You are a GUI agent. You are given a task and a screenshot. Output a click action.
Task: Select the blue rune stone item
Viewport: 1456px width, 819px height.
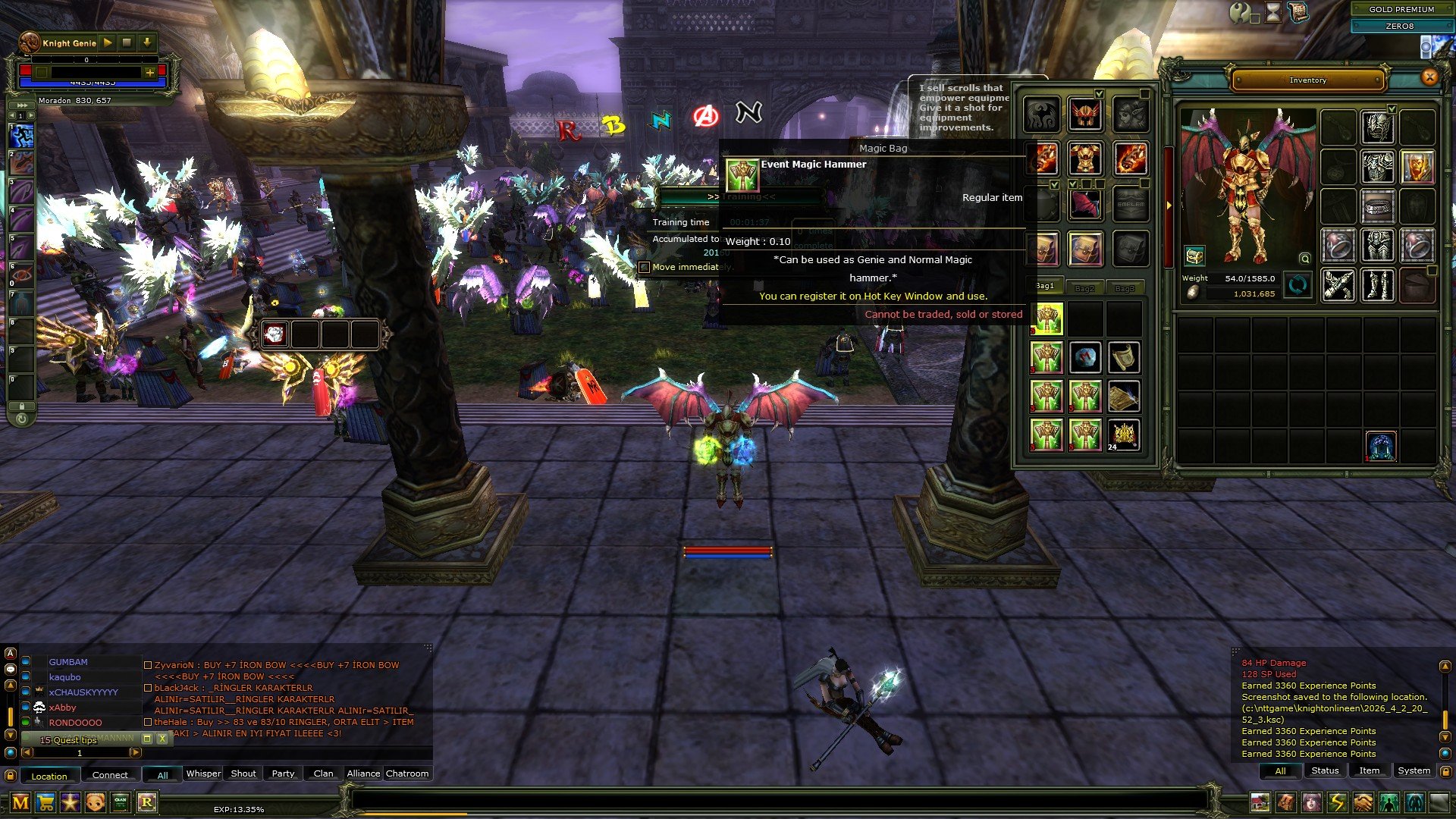click(x=1085, y=357)
